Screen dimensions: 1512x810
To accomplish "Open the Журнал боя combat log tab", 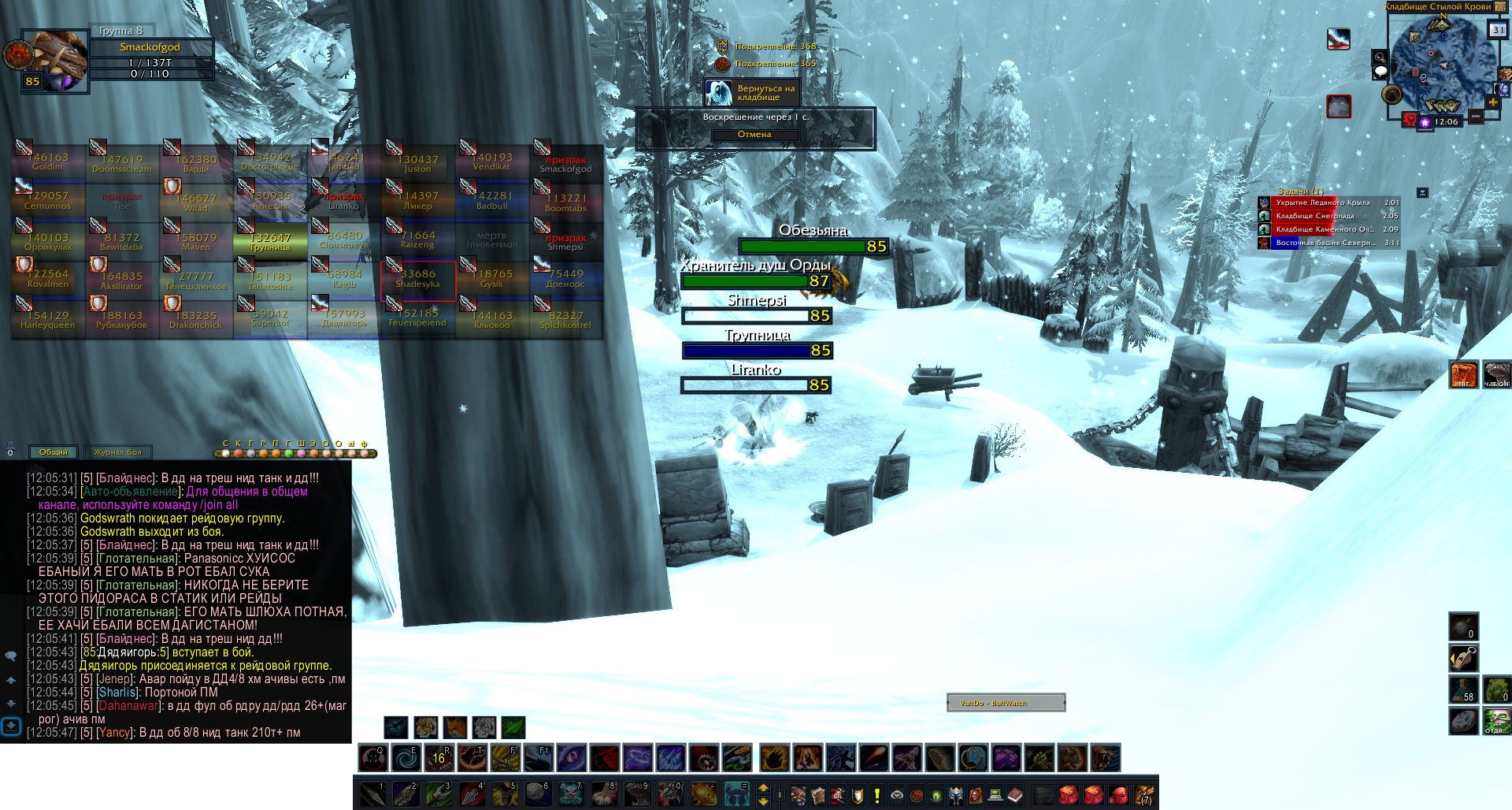I will 118,452.
